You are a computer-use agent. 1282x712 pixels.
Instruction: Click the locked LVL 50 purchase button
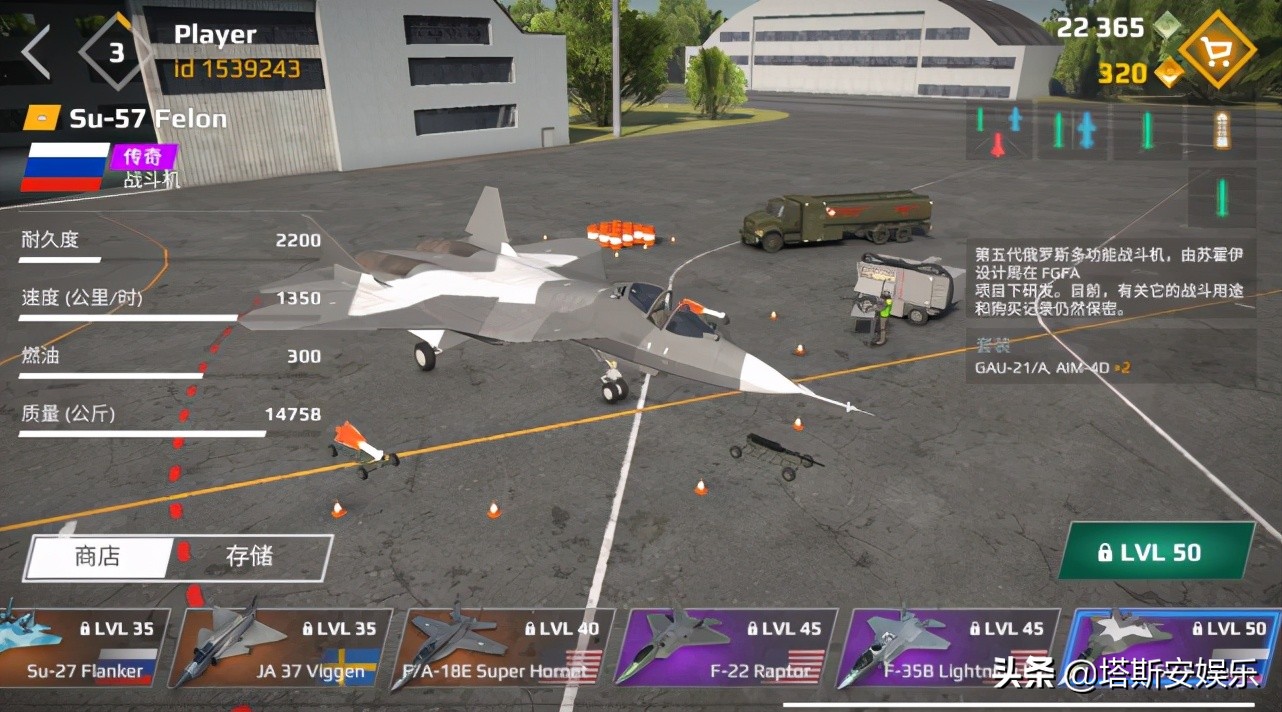point(1156,552)
